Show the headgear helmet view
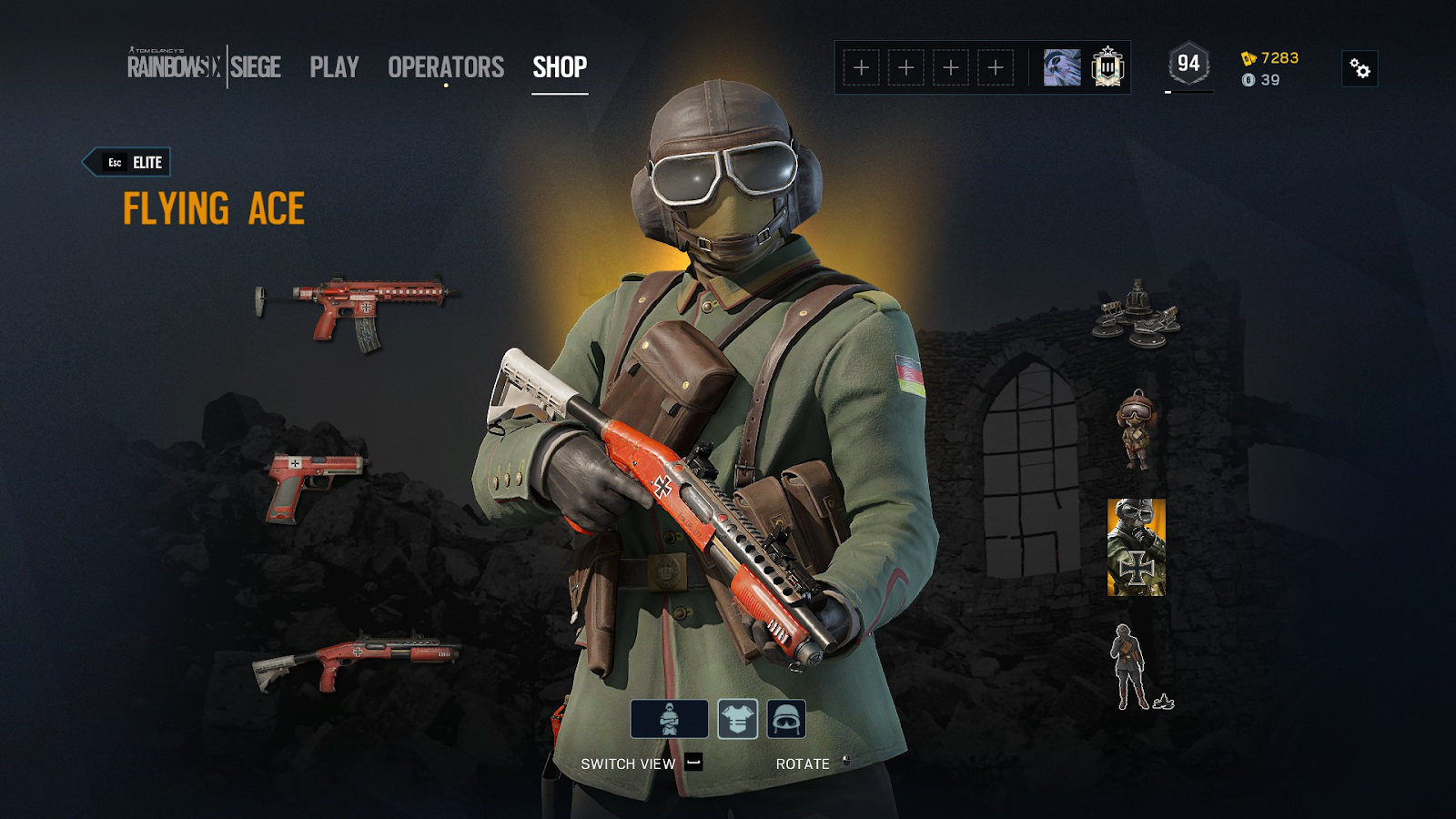Screen dimensions: 1456x819 [x=786, y=719]
